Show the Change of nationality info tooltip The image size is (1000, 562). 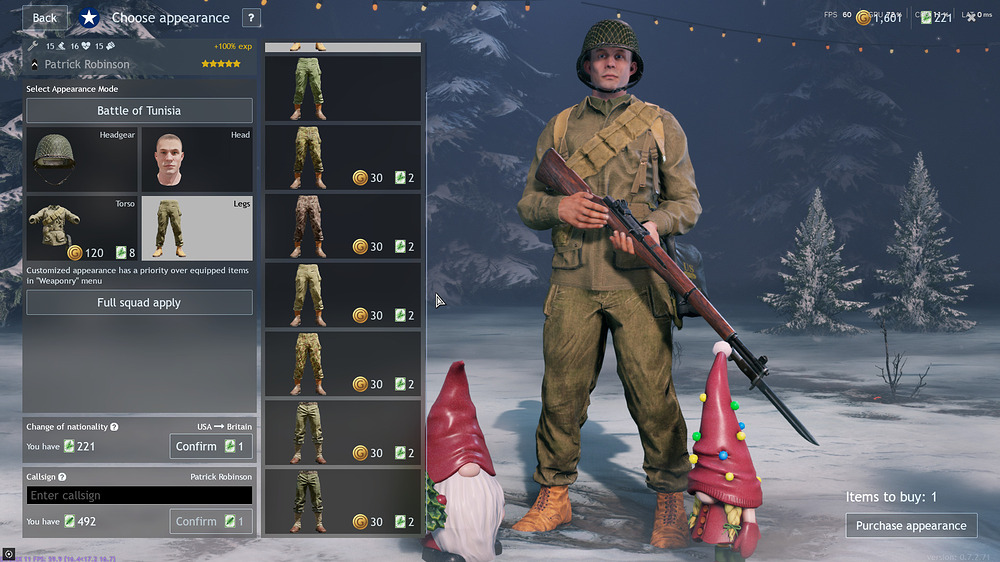[x=114, y=427]
